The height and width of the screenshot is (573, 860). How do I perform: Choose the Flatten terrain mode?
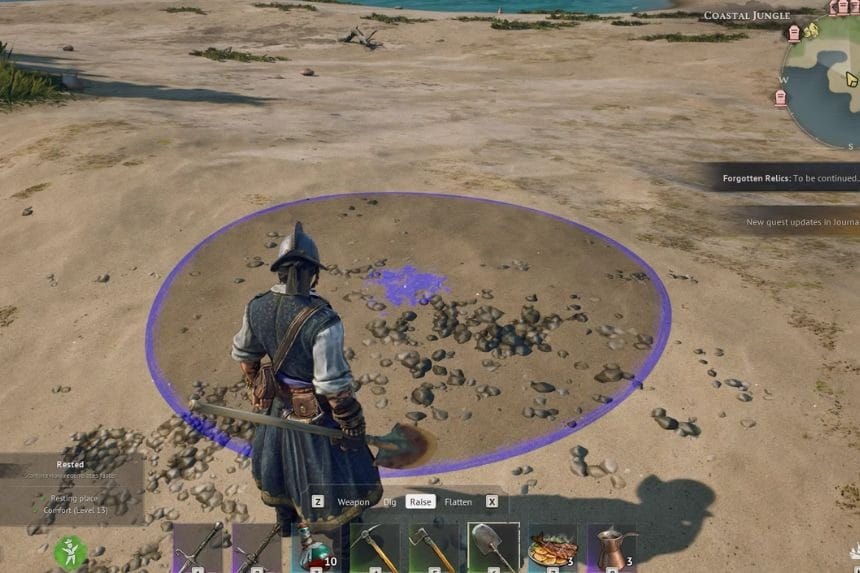coord(458,502)
